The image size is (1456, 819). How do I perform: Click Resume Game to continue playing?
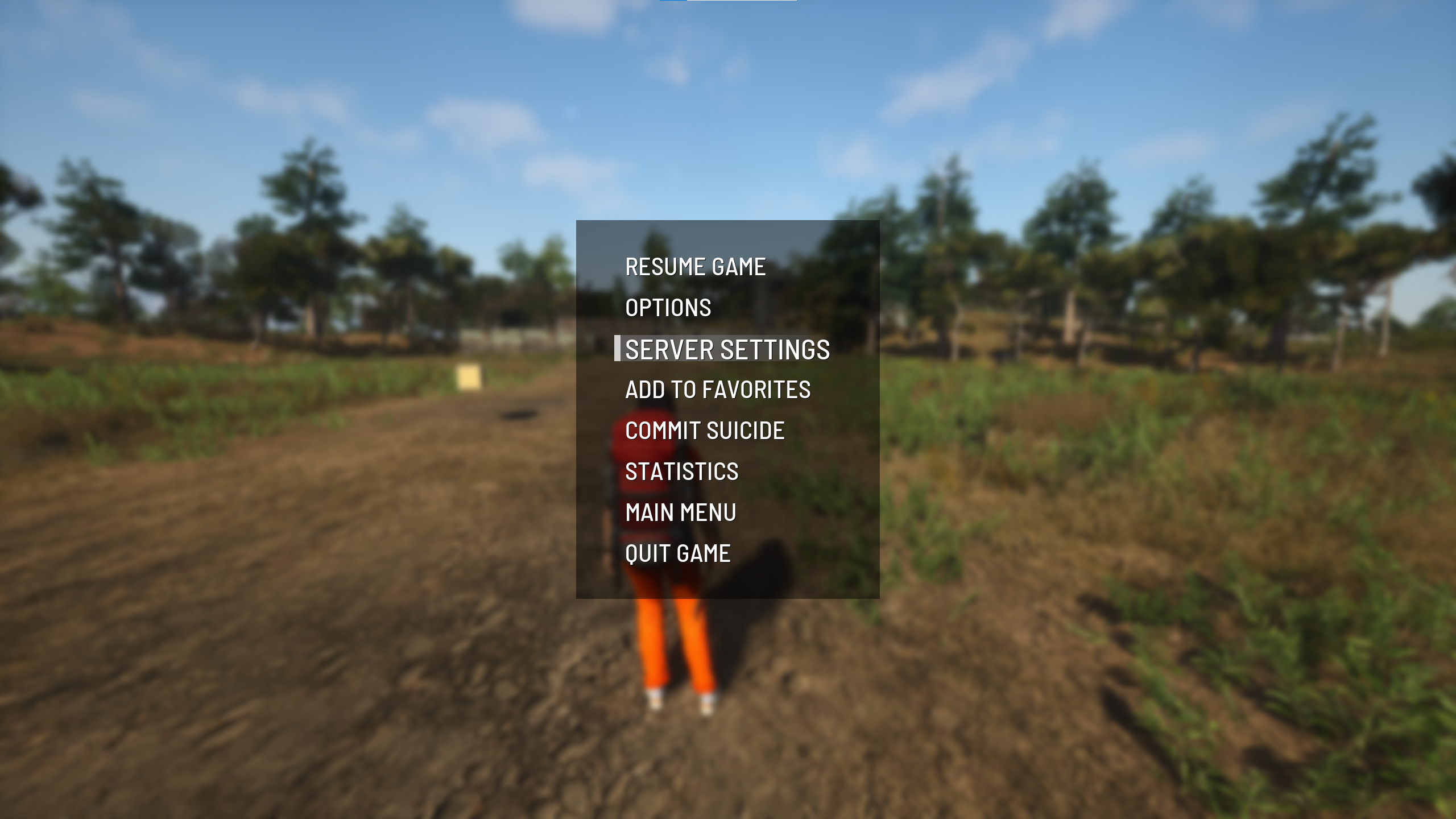click(695, 267)
